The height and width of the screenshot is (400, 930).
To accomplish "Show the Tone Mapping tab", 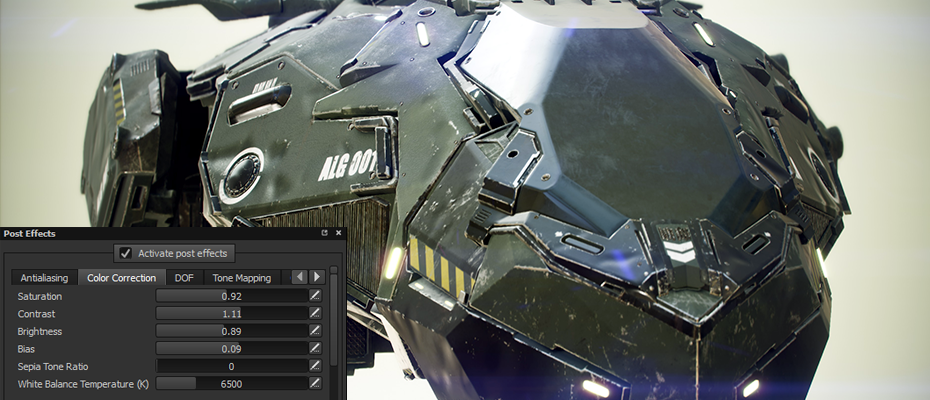I will click(241, 277).
